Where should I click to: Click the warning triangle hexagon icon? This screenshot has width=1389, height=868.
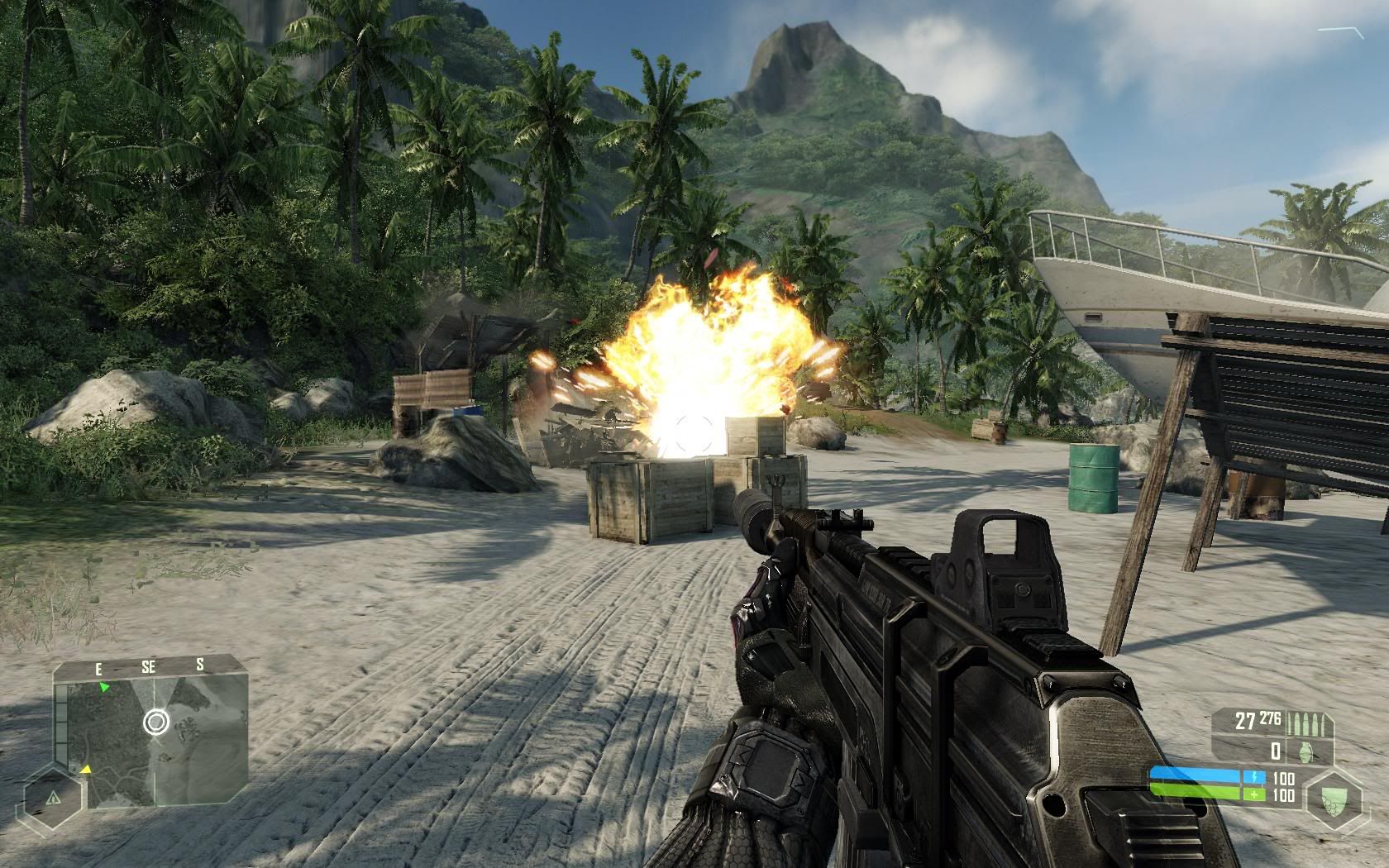click(54, 799)
